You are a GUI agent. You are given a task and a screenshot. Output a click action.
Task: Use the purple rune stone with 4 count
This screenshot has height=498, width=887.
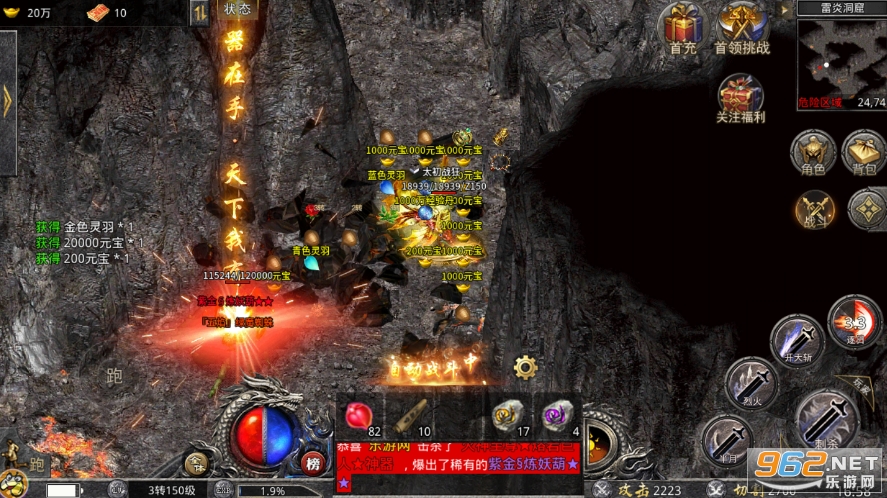[x=556, y=415]
